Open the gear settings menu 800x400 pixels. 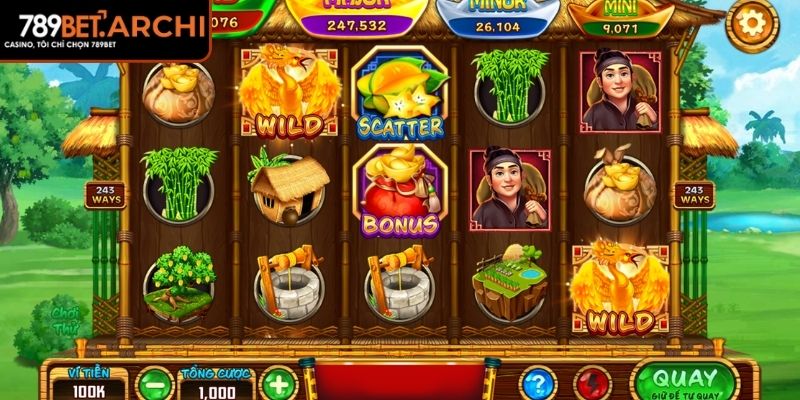752,24
